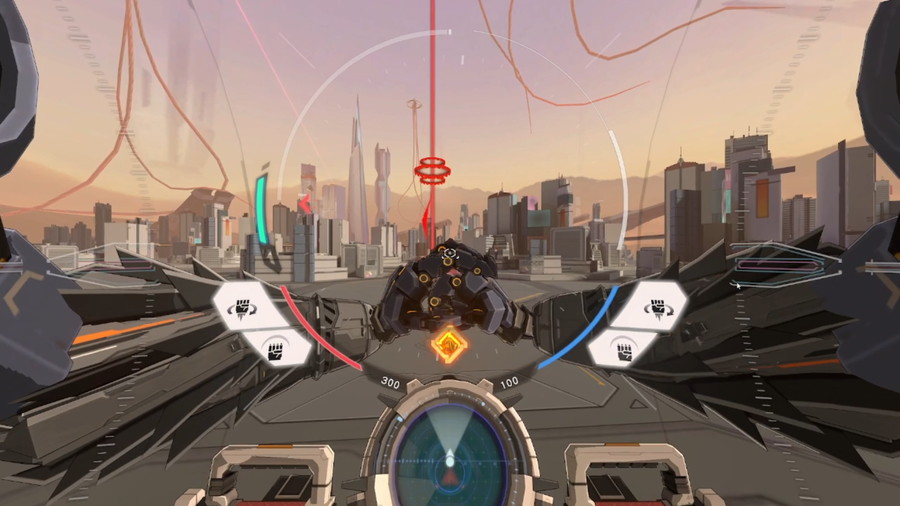The height and width of the screenshot is (506, 900).
Task: Activate the spinning fist ability beside the red arc
Action: point(245,308)
